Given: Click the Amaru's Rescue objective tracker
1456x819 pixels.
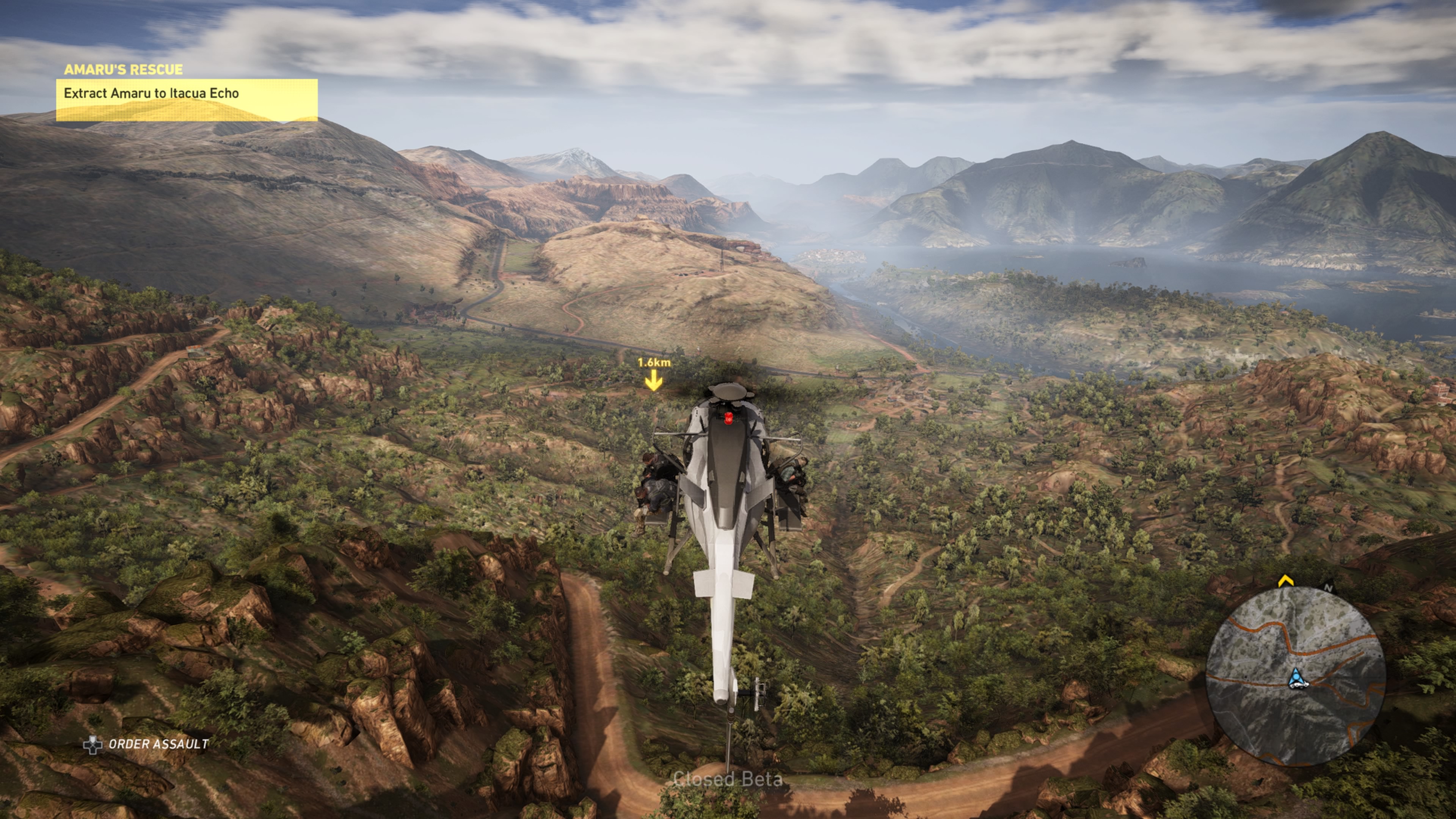Looking at the screenshot, I should tap(187, 93).
